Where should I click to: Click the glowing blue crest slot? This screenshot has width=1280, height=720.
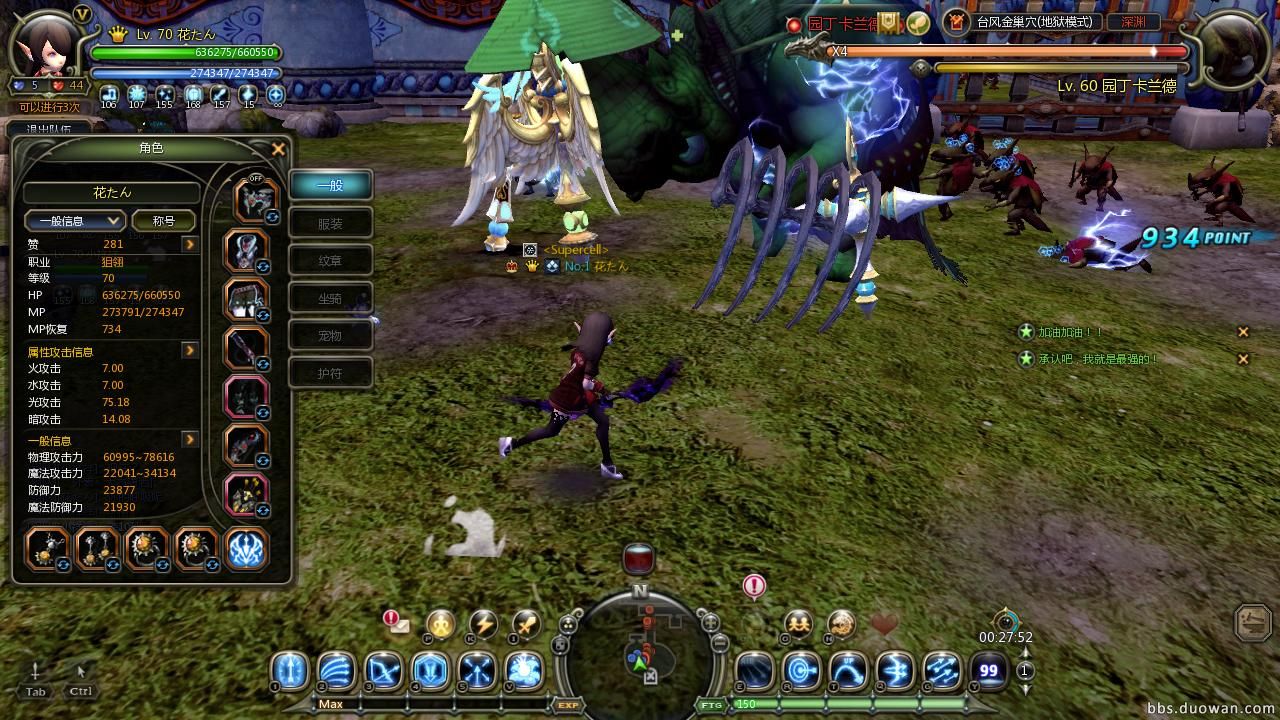[x=246, y=549]
